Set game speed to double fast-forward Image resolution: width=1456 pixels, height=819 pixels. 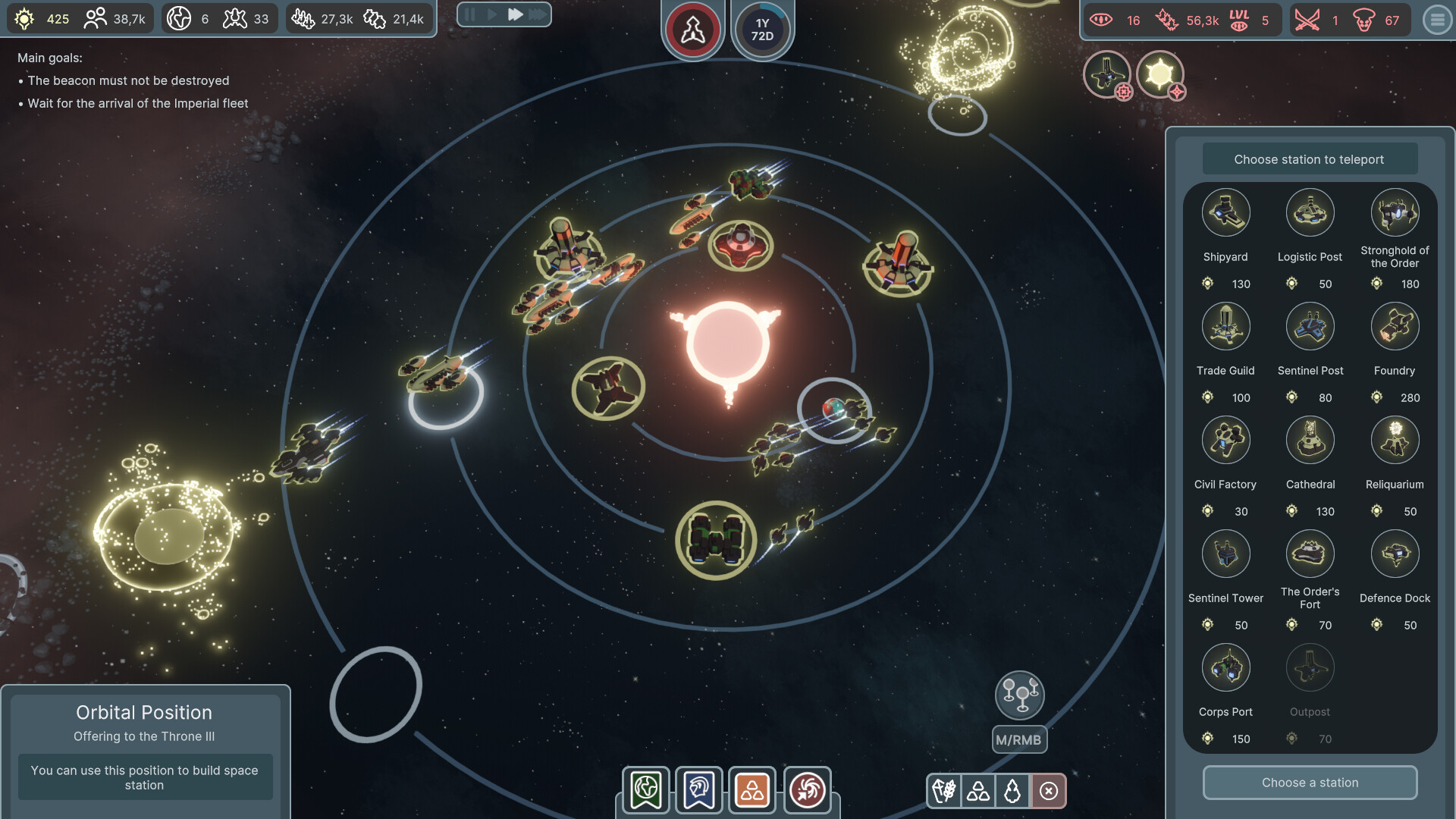(x=516, y=14)
